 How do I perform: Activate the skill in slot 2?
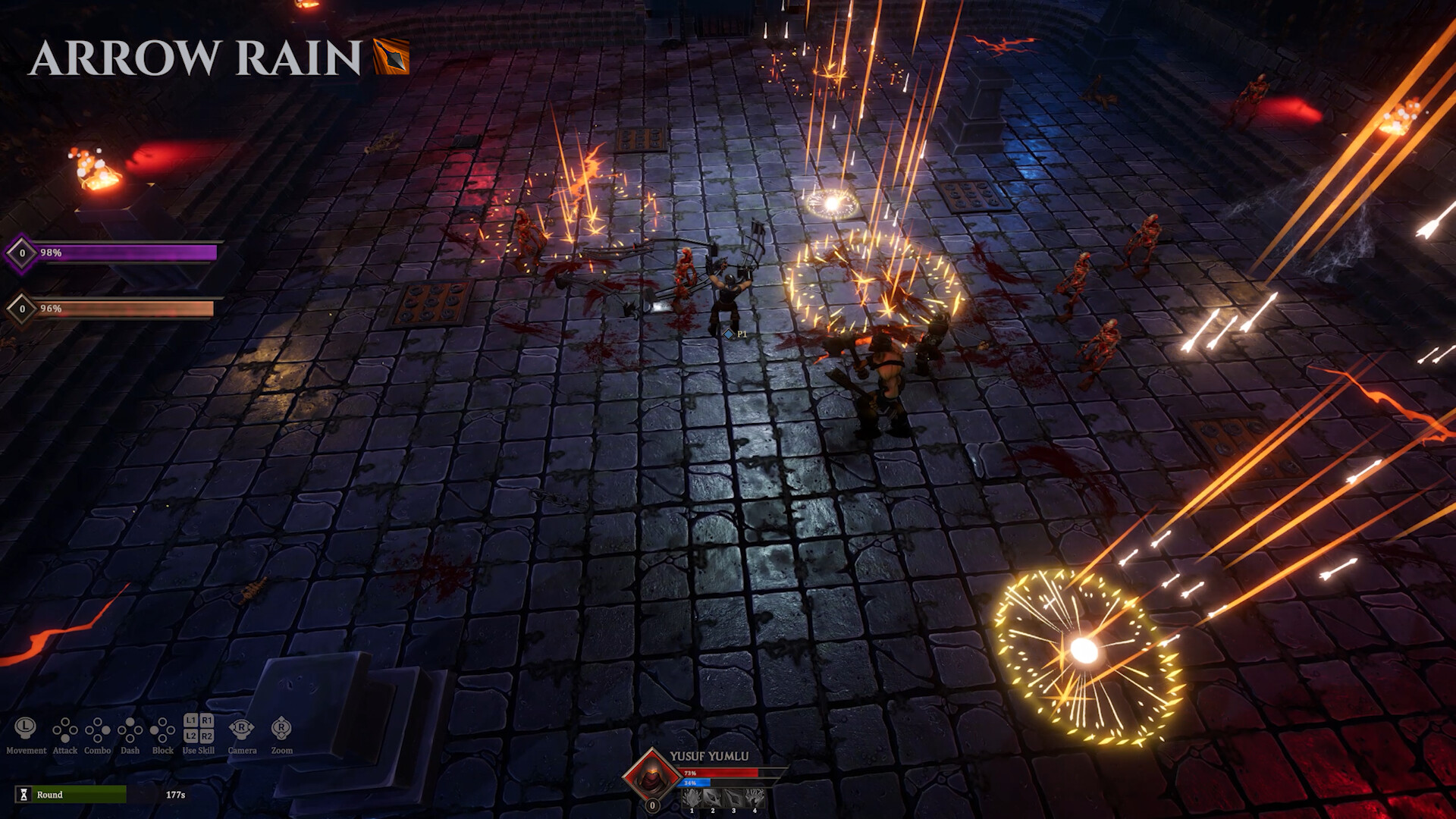714,798
